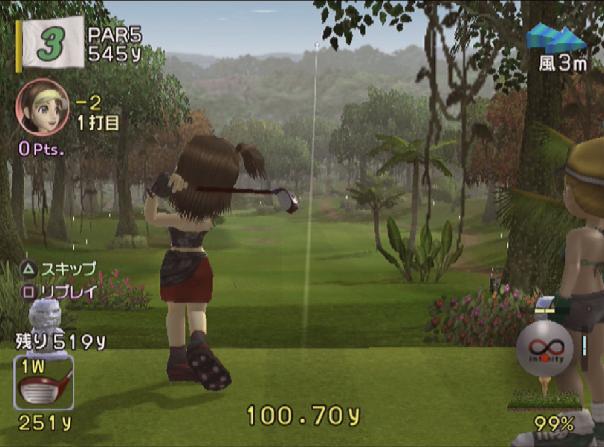Click the blue wind direction arrow
Viewport: 604px width, 447px height.
(x=557, y=38)
